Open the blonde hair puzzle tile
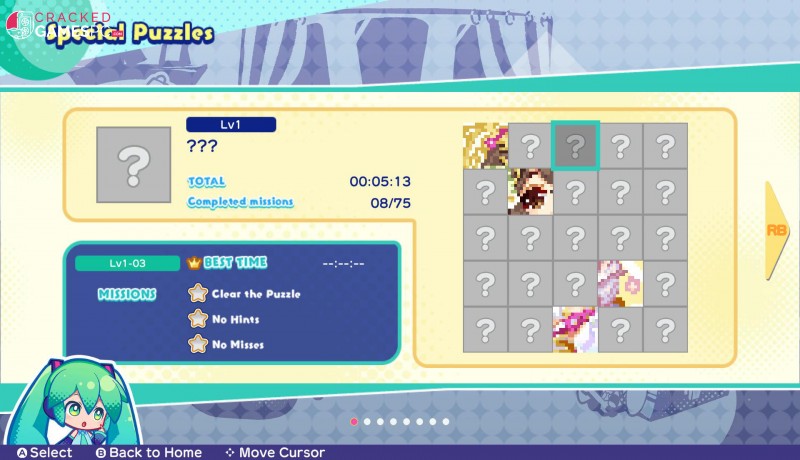 coord(485,146)
